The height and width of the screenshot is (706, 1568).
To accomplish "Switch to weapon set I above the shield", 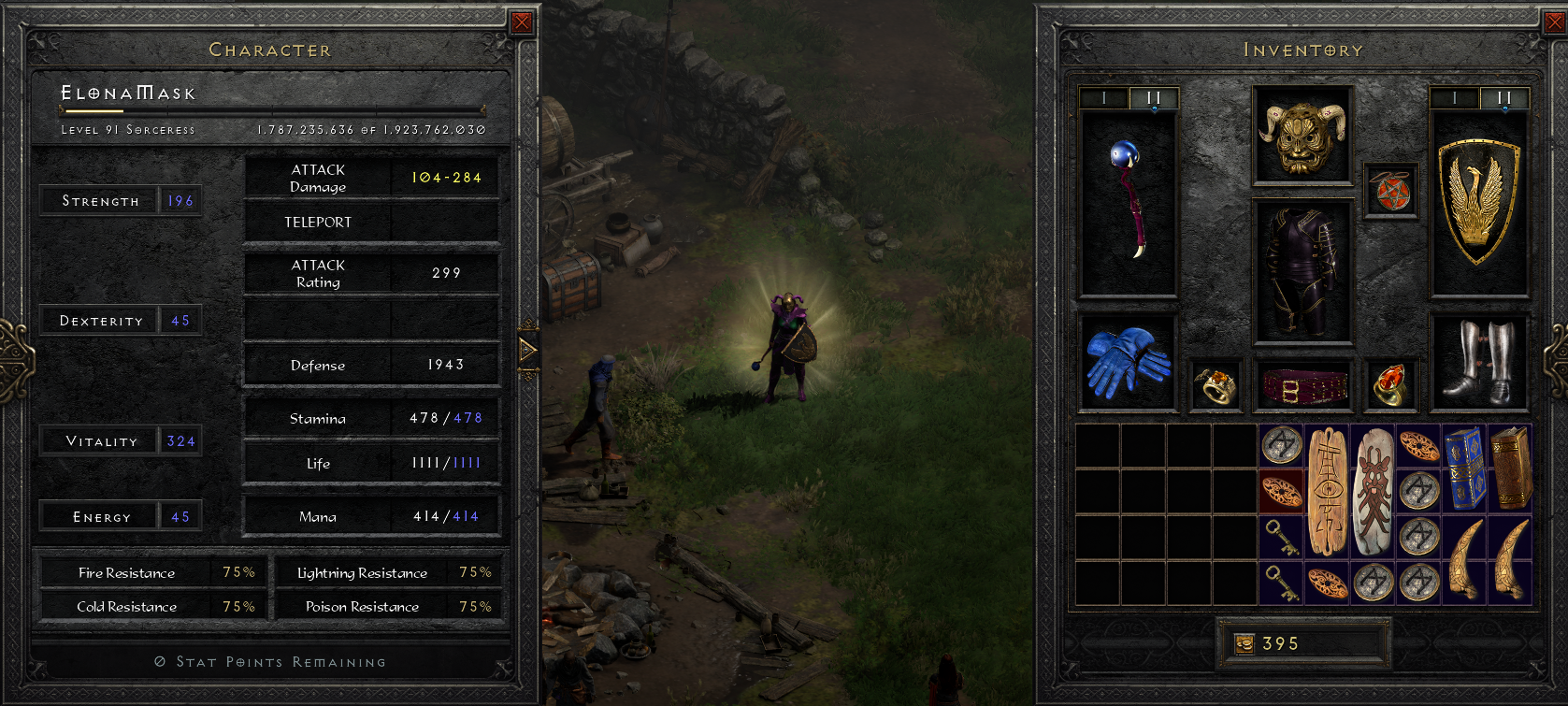I will [1454, 98].
